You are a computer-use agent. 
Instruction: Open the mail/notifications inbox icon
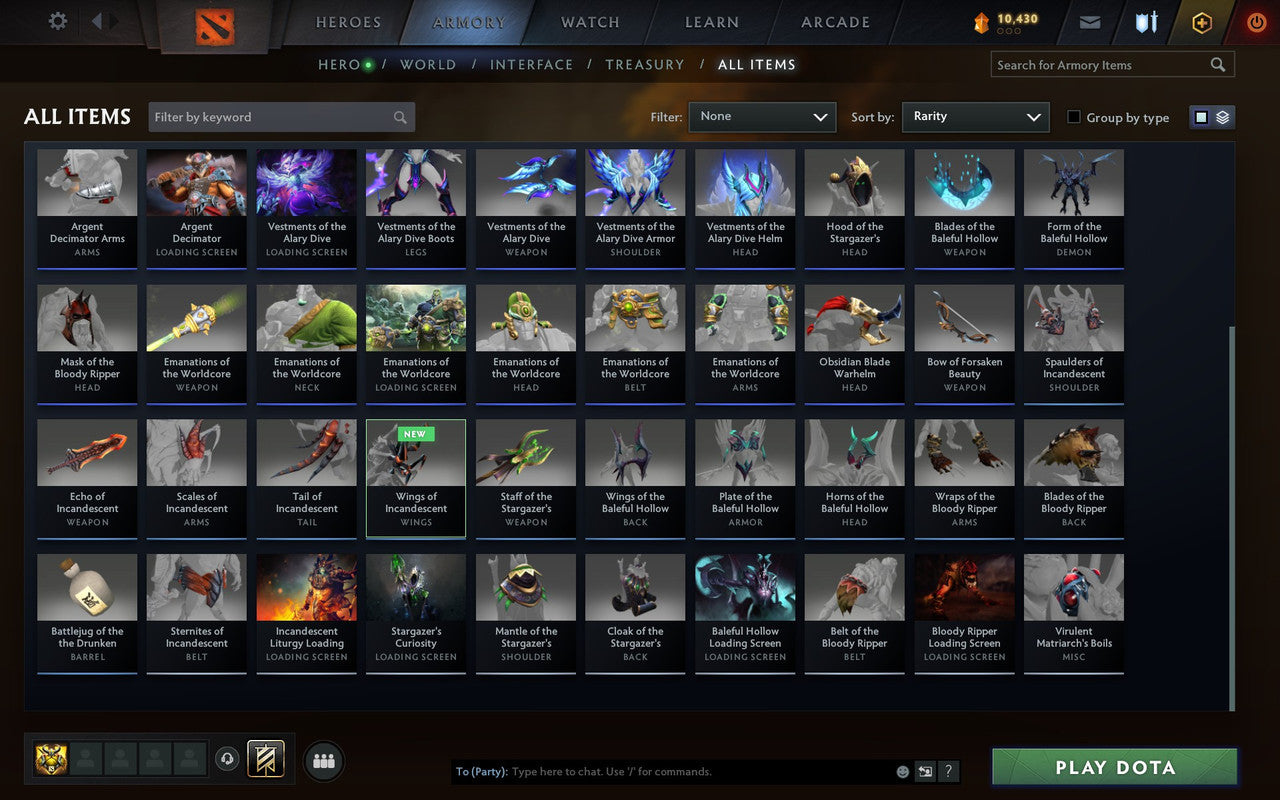(x=1089, y=22)
